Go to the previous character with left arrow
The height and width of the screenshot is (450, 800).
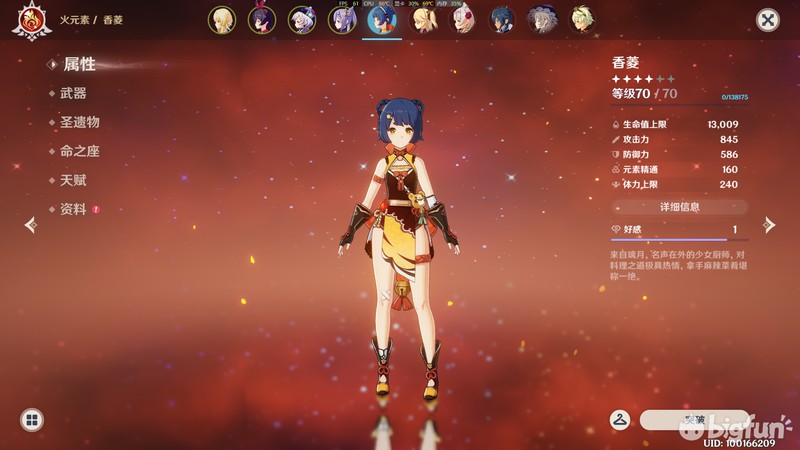30,225
